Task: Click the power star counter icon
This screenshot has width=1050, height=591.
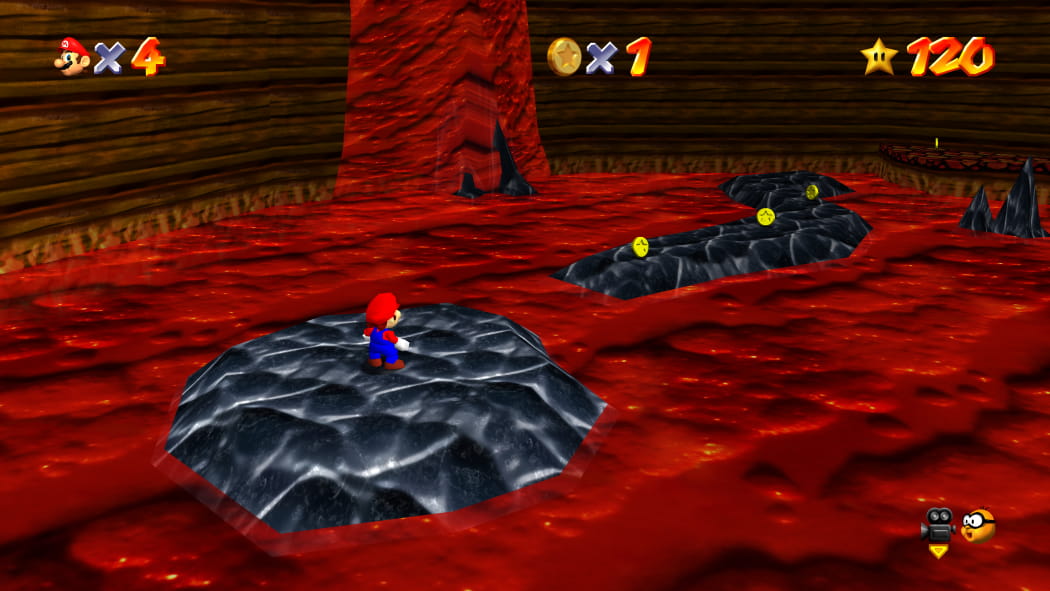Action: [x=879, y=56]
